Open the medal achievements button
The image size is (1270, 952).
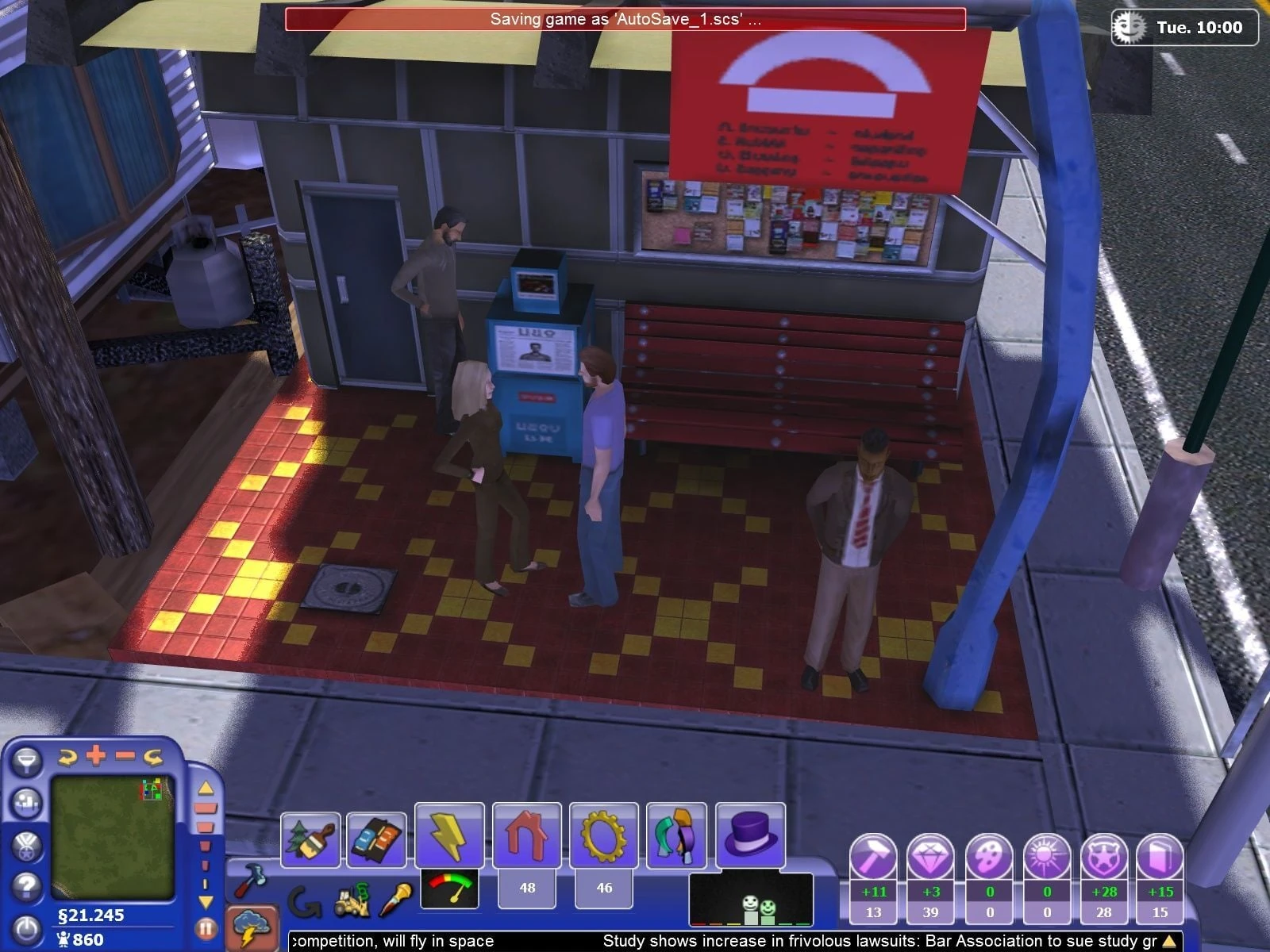(27, 844)
